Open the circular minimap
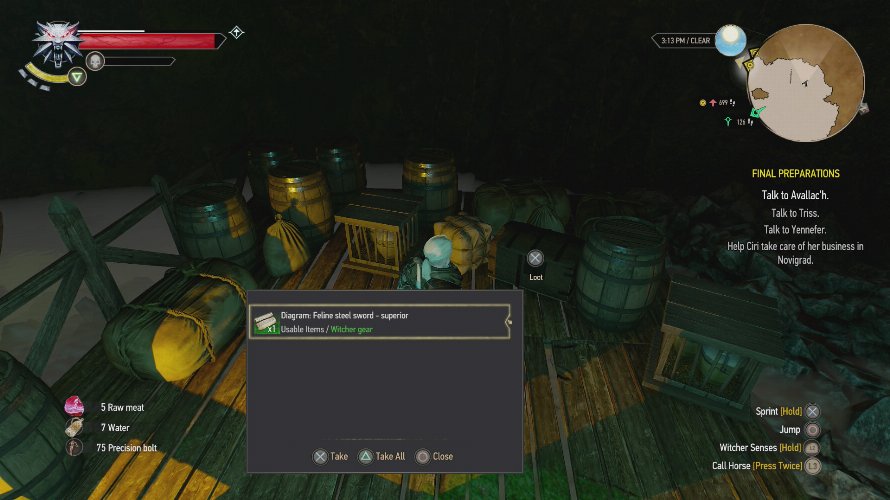 tap(806, 83)
